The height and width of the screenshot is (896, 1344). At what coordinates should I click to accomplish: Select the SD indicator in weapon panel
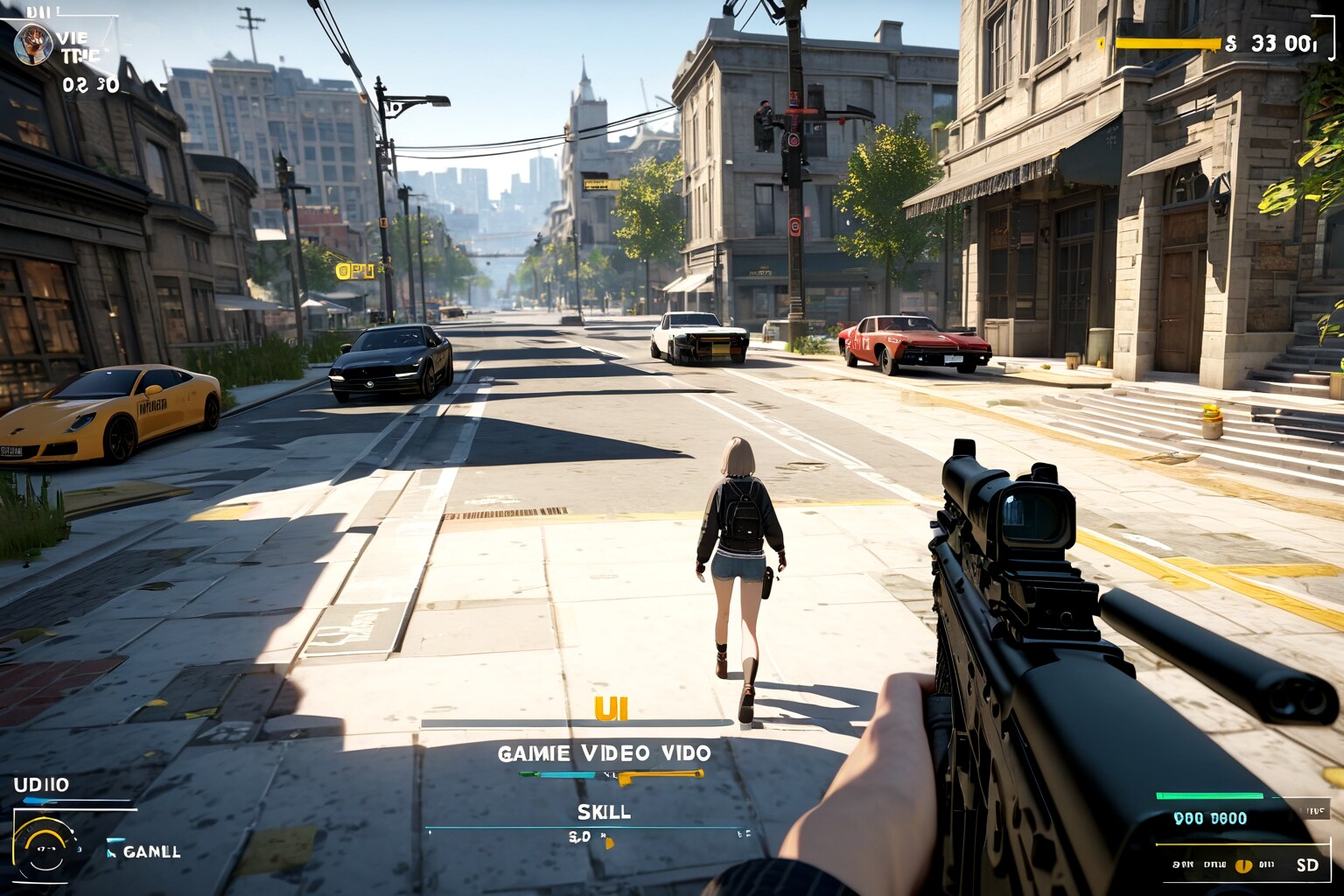(x=1307, y=864)
